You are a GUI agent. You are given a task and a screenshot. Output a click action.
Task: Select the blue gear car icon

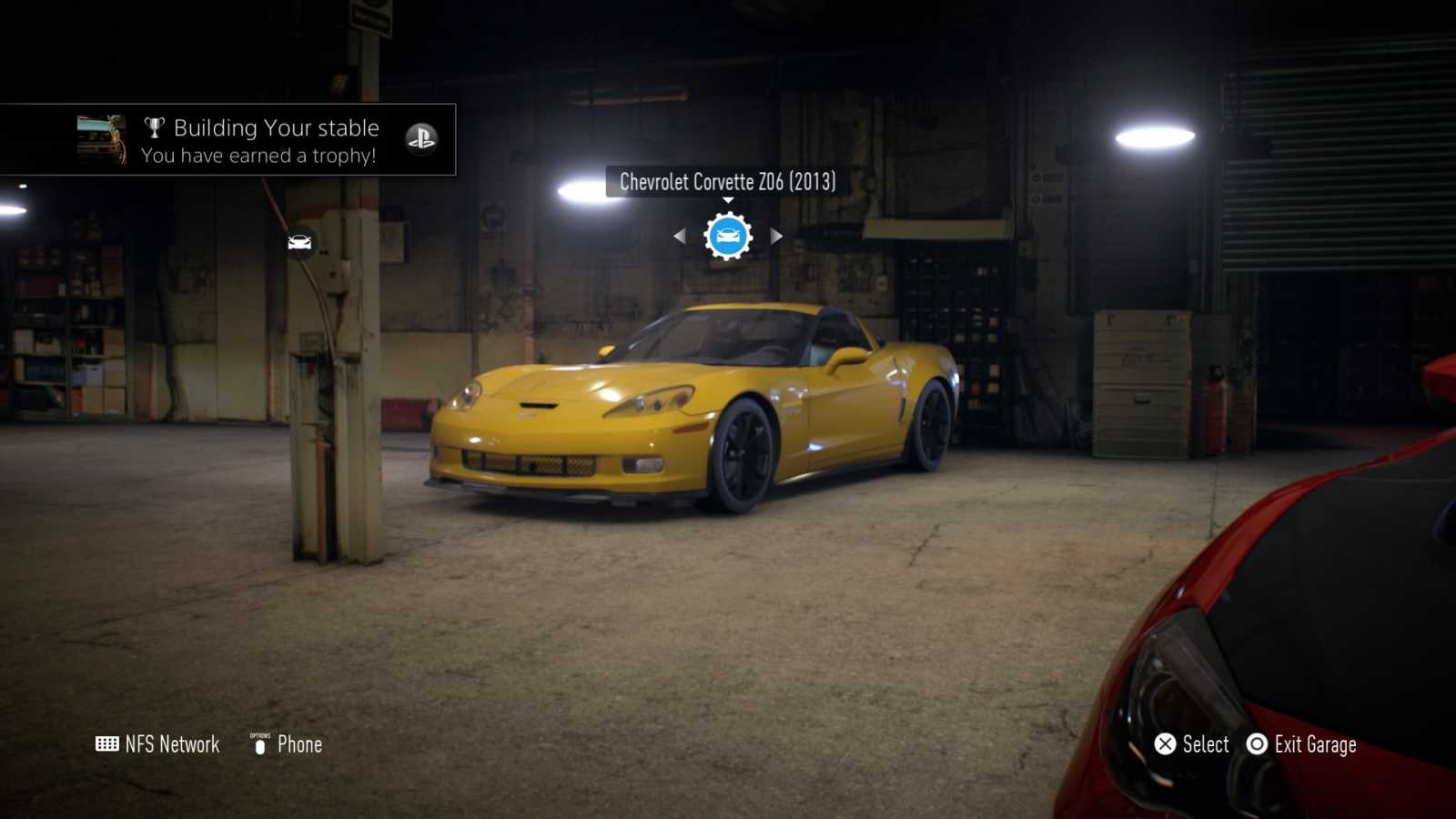728,237
